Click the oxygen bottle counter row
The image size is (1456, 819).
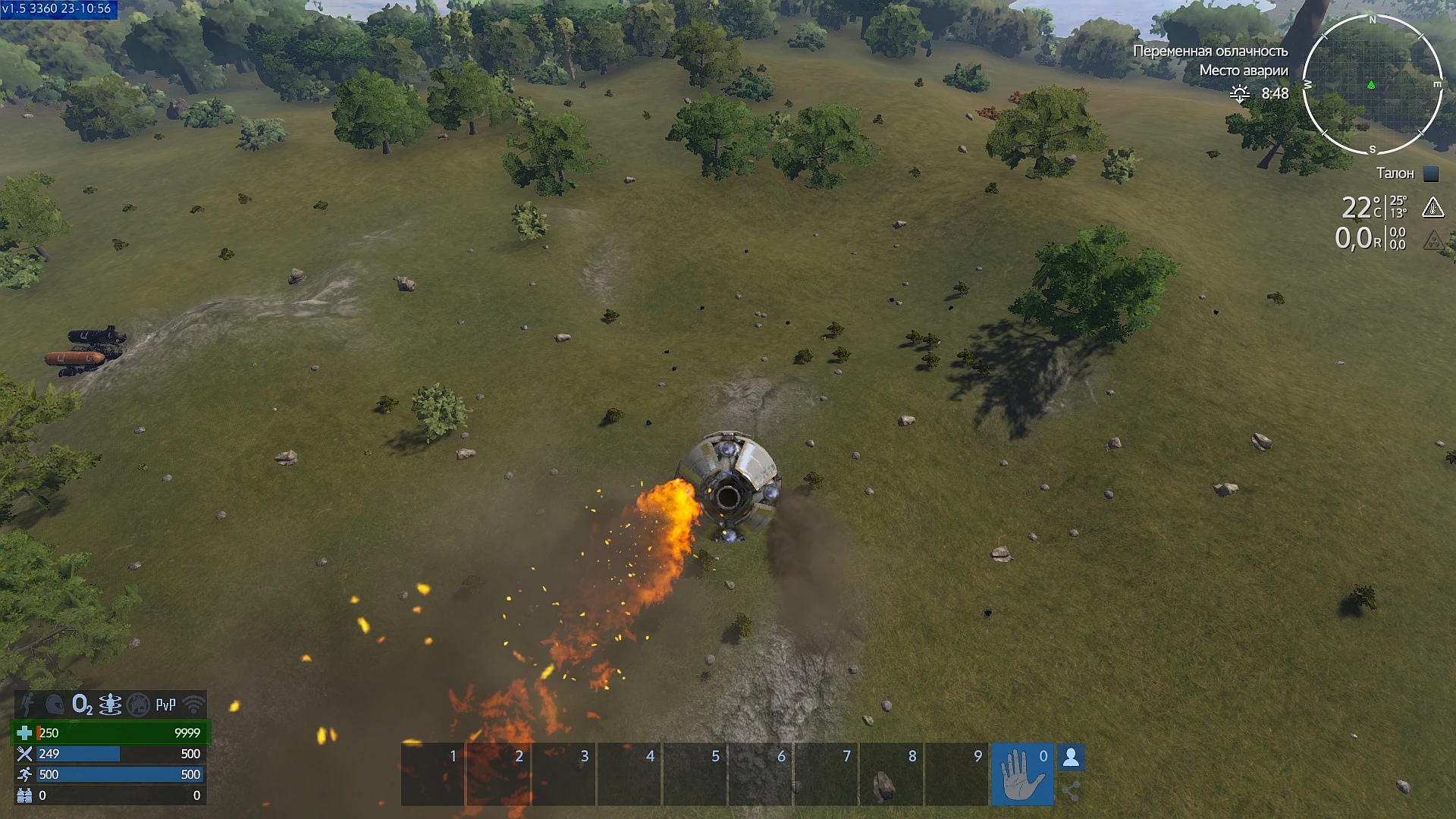[x=106, y=795]
